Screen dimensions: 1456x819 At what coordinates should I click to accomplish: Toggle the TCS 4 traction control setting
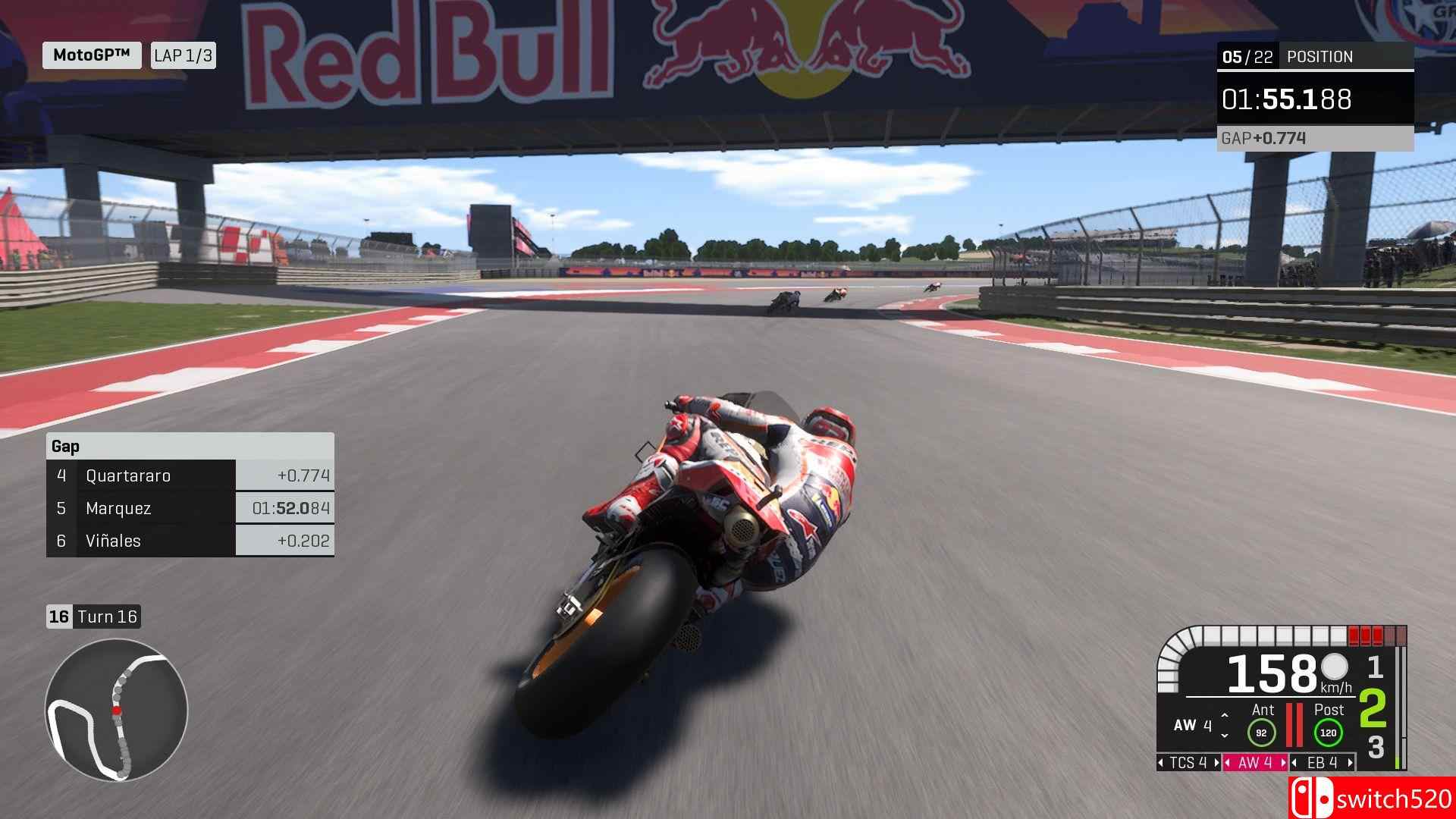point(1190,762)
